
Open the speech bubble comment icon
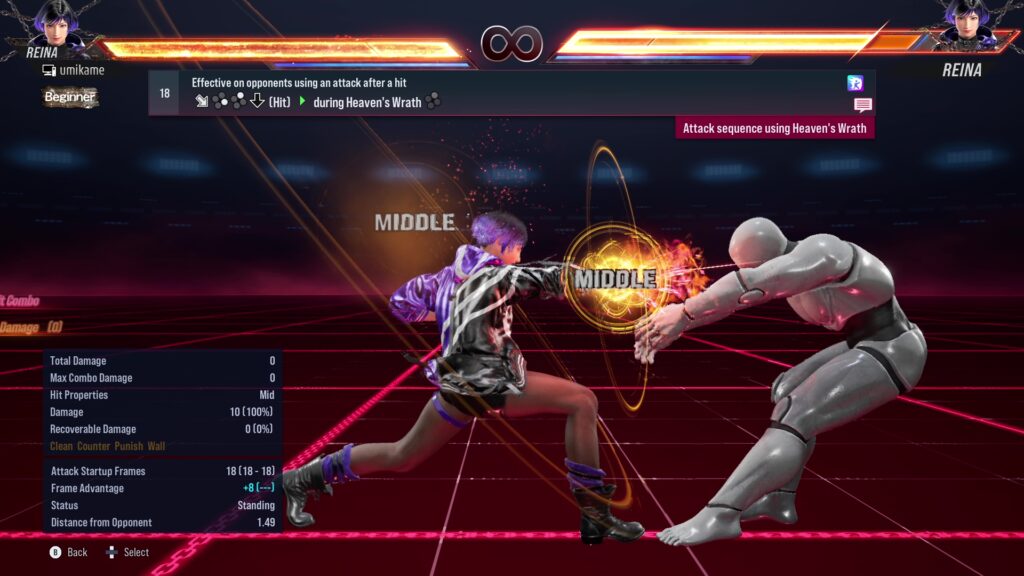coord(862,104)
